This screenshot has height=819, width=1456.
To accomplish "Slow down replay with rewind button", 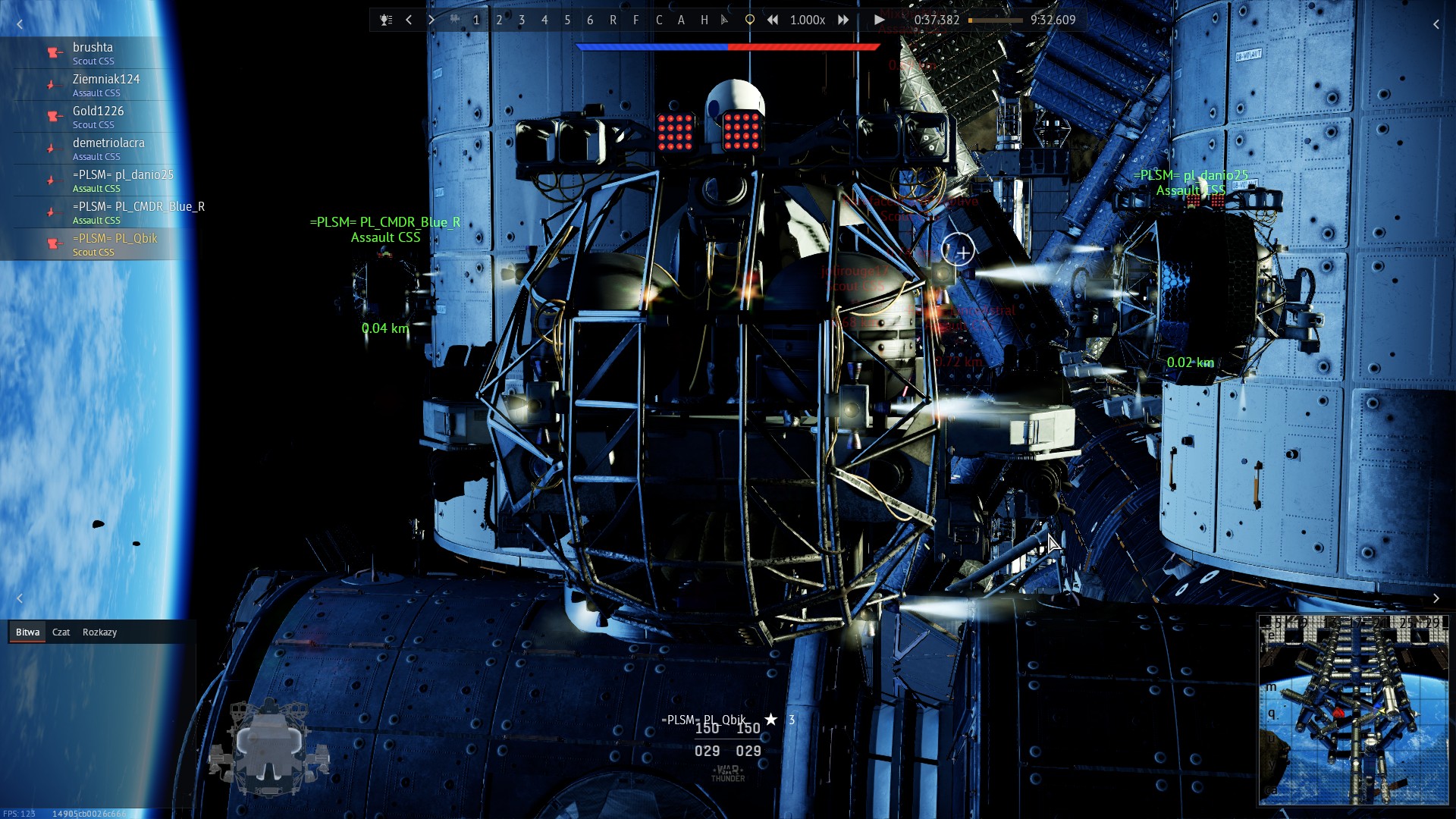I will pyautogui.click(x=772, y=20).
